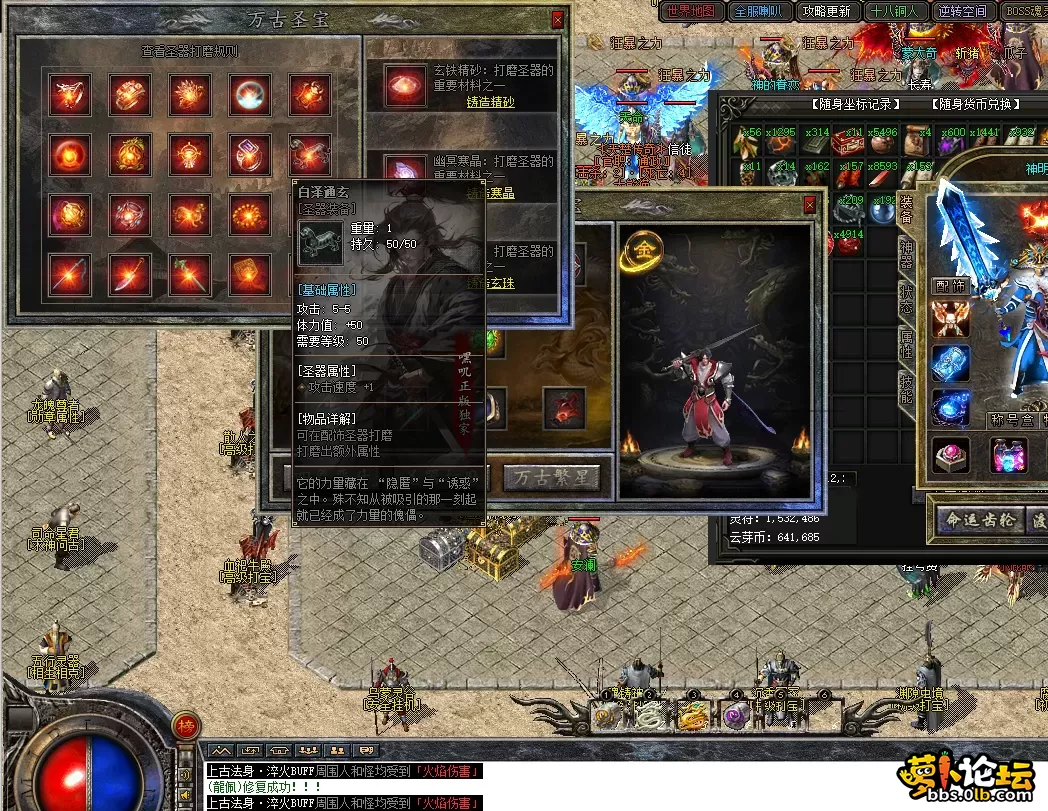Select the golden dragon hotbar slot
This screenshot has height=811, width=1048.
click(692, 714)
